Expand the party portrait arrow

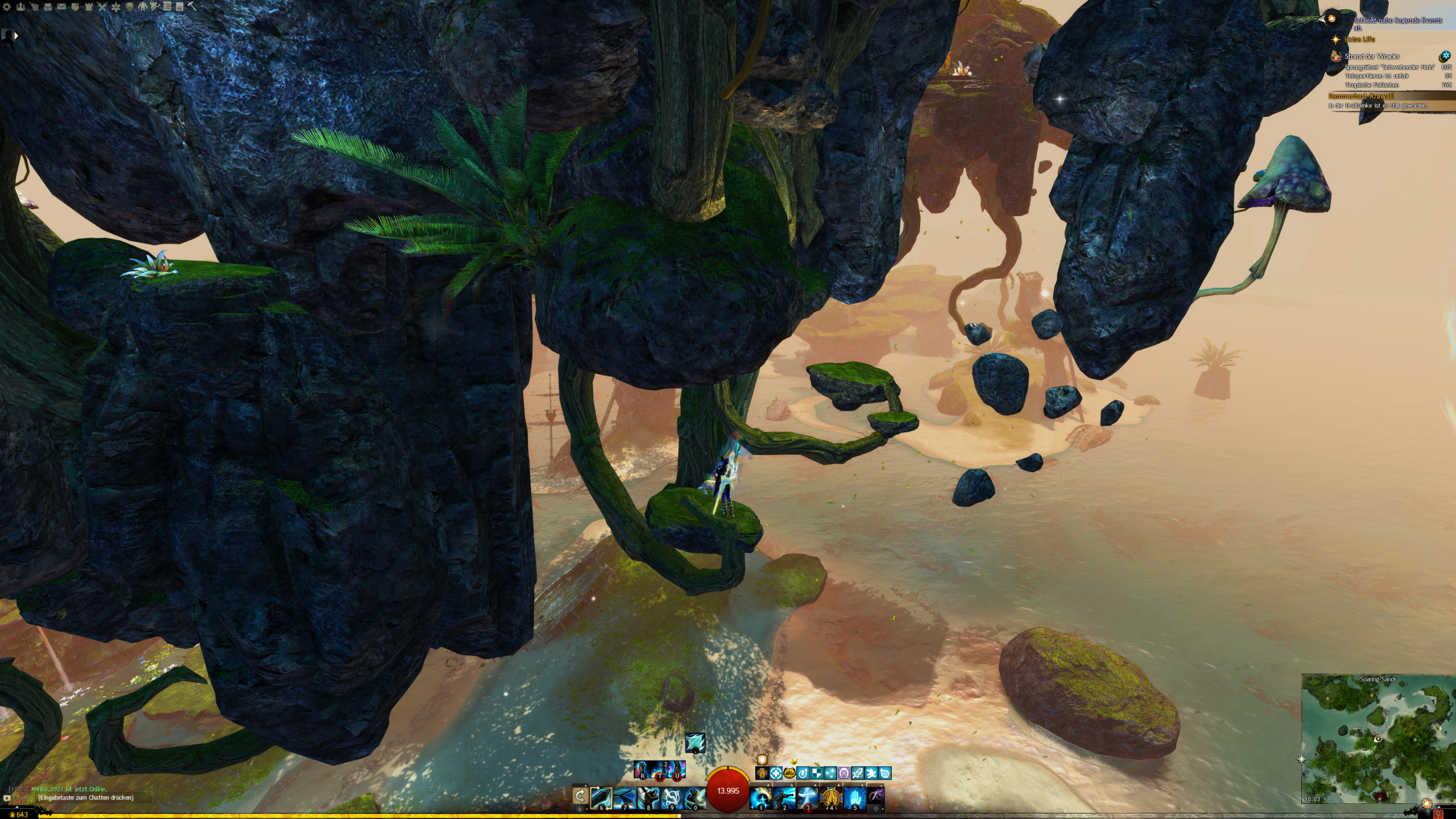16,35
